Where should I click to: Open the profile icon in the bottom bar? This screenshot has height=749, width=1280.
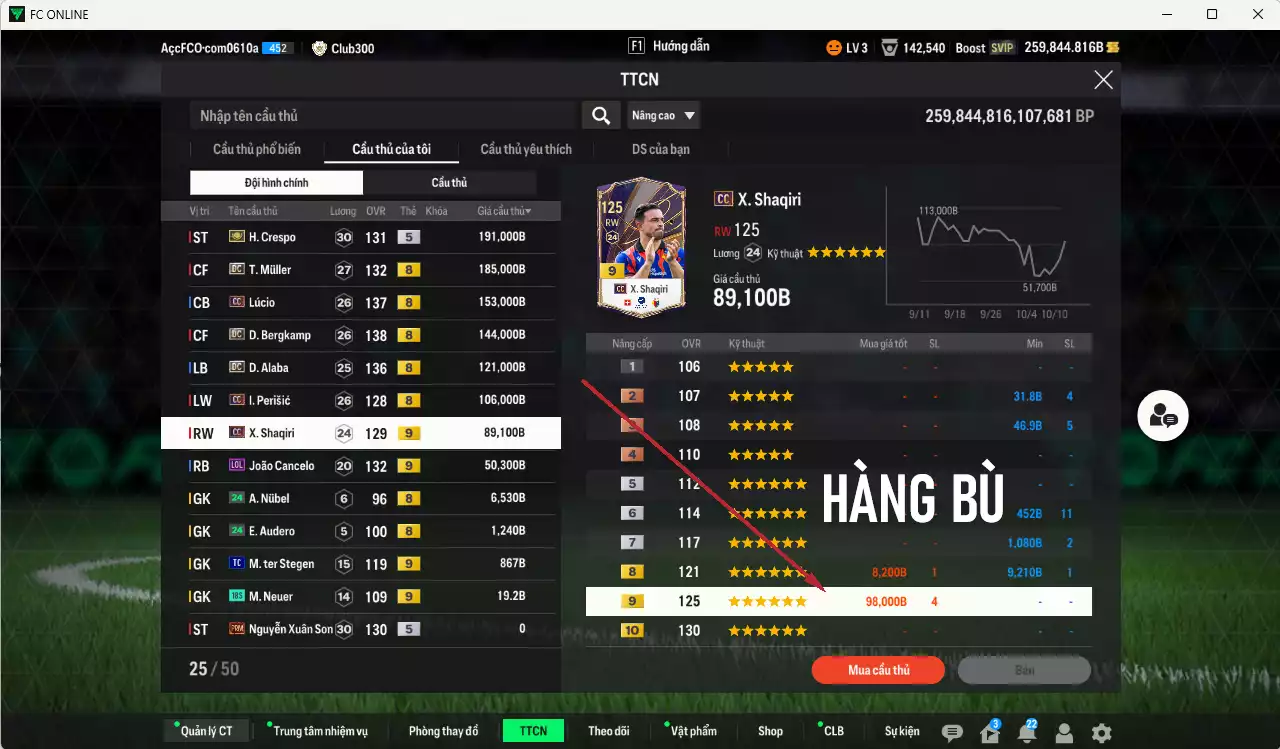click(x=1062, y=733)
